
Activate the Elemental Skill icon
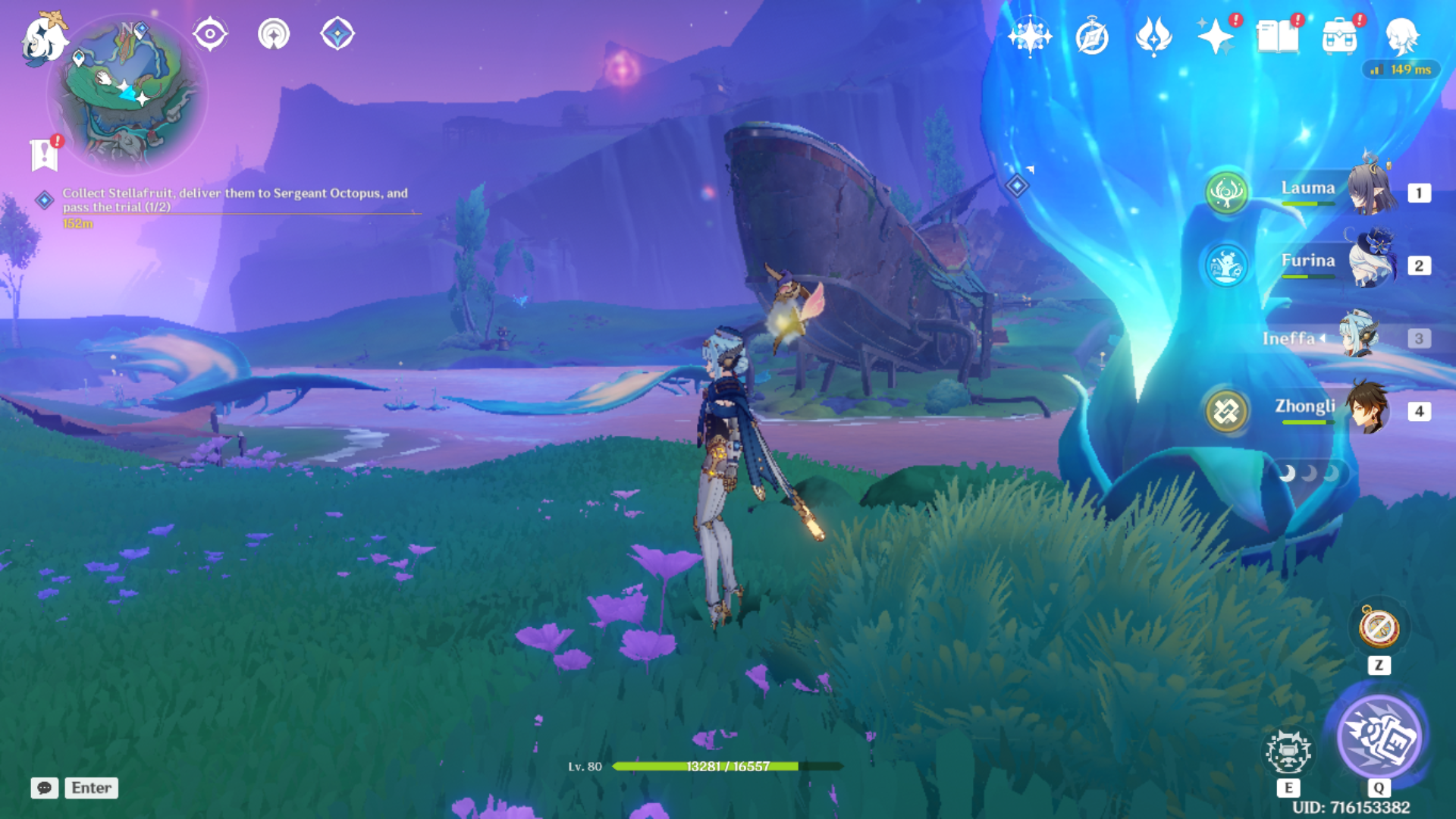point(1288,752)
